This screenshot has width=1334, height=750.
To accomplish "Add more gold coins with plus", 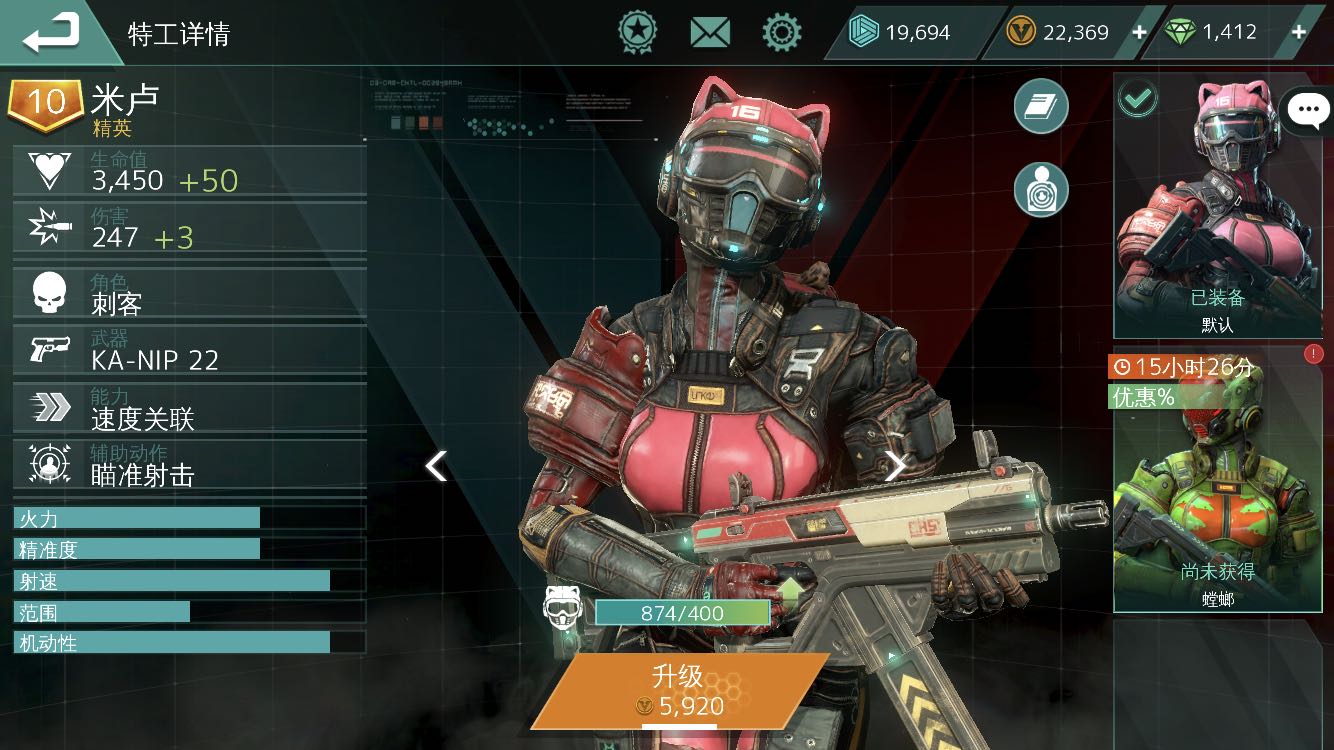I will click(1139, 33).
